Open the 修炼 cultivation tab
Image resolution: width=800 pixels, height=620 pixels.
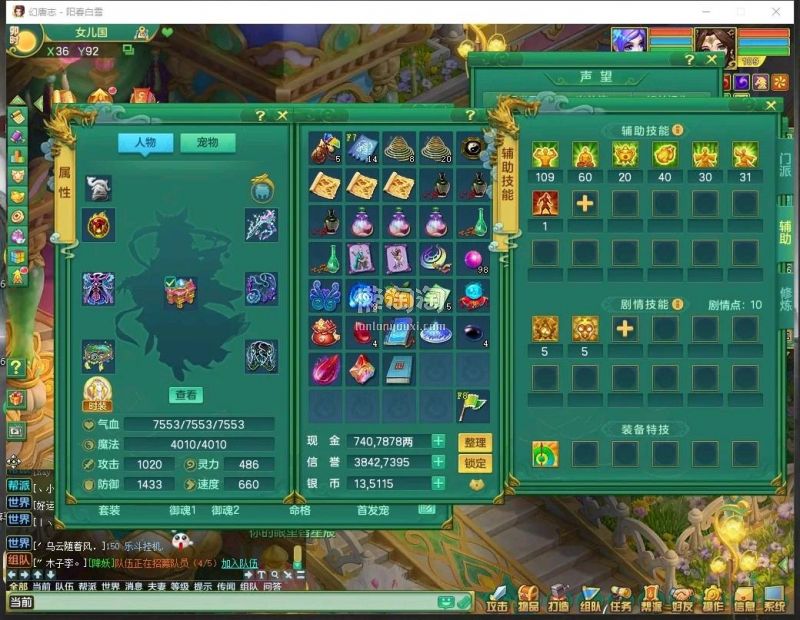785,299
